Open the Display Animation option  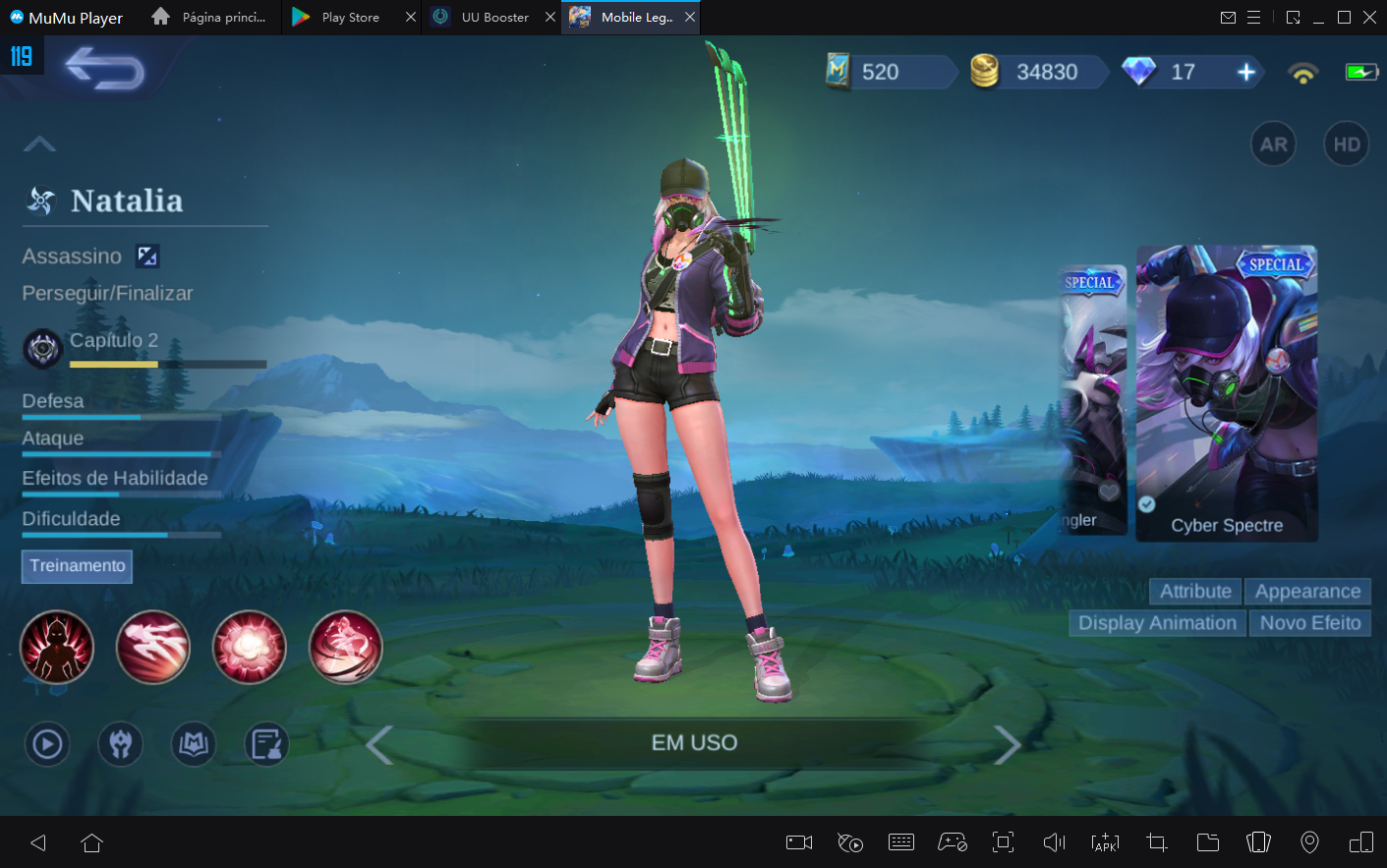(x=1156, y=622)
